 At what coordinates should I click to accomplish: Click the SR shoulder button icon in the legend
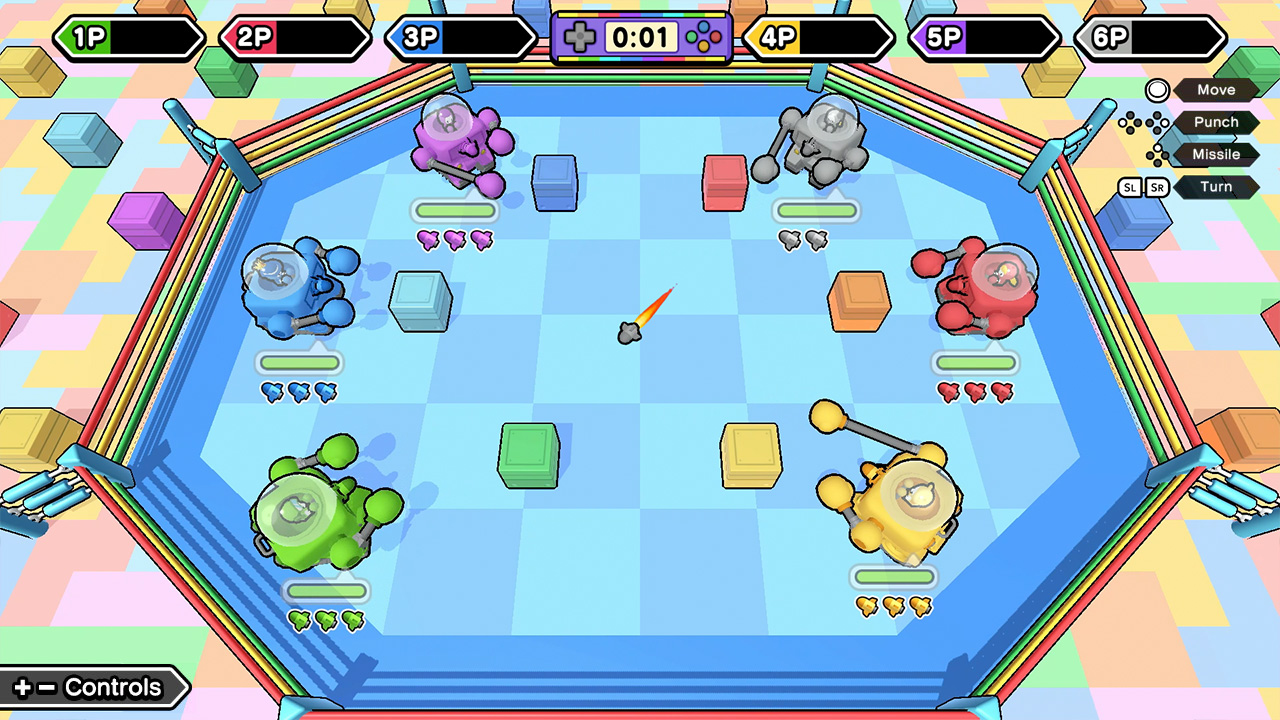click(x=1155, y=187)
